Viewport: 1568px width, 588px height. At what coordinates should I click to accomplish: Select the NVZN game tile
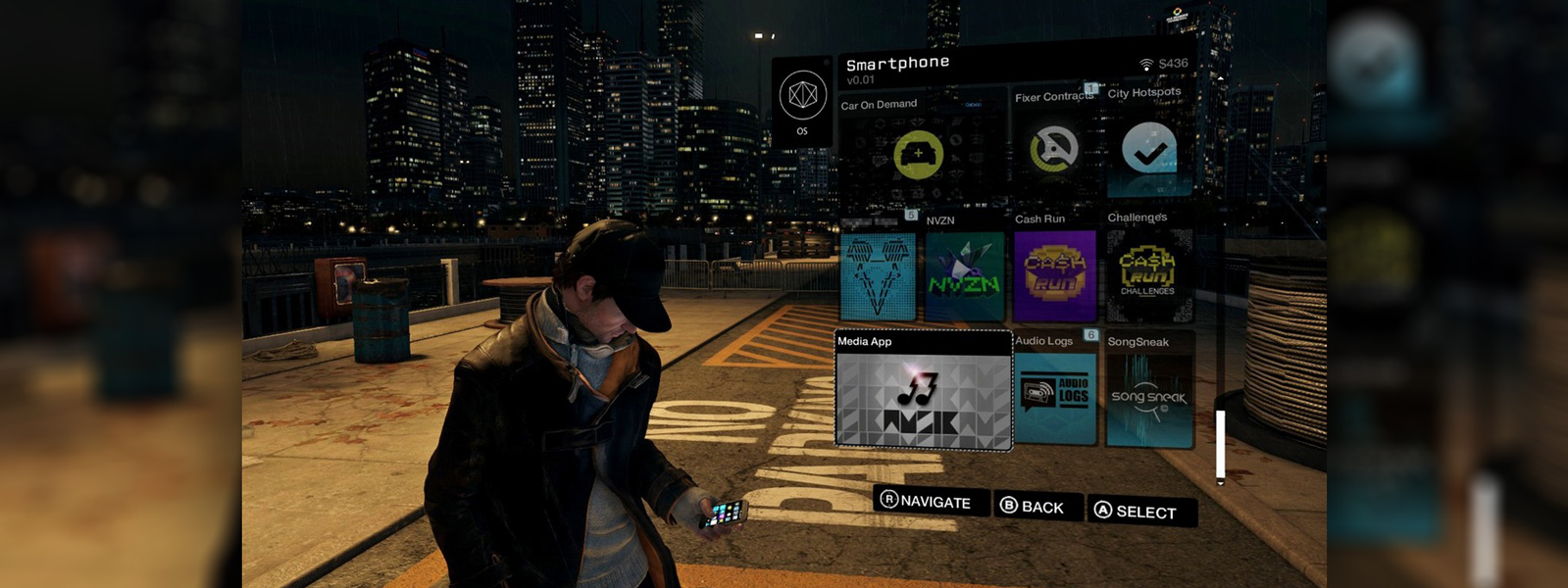(965, 276)
